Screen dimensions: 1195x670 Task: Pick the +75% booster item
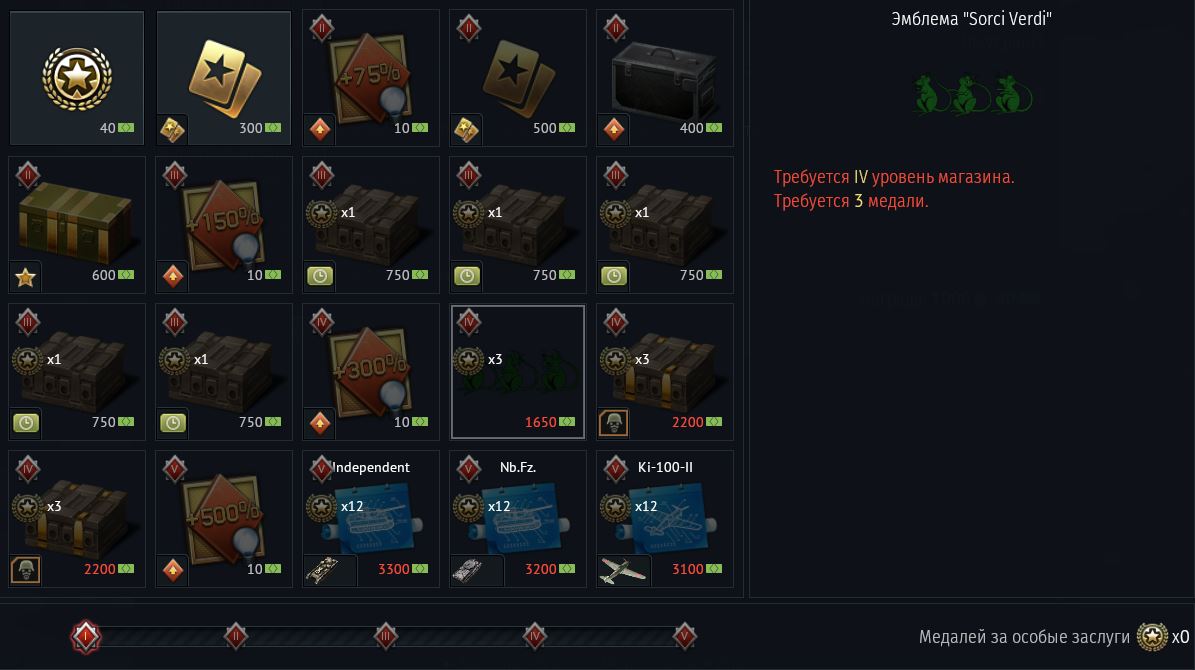pos(371,78)
